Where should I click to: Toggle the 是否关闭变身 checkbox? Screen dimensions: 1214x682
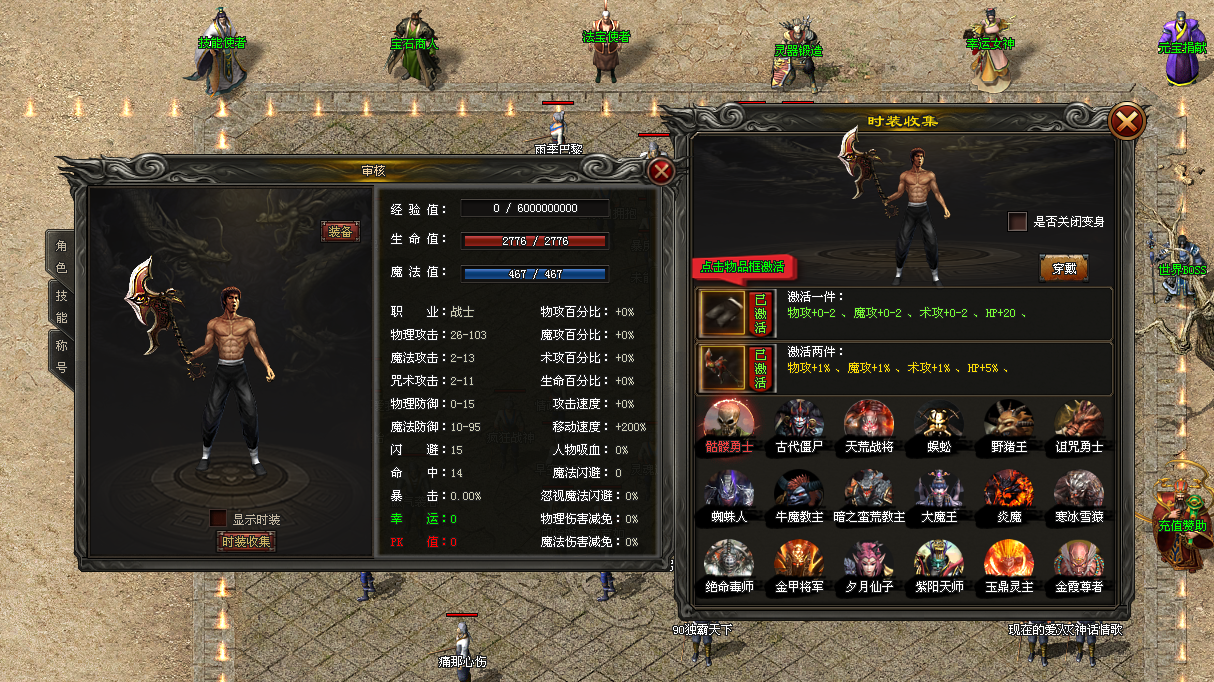(x=1017, y=221)
